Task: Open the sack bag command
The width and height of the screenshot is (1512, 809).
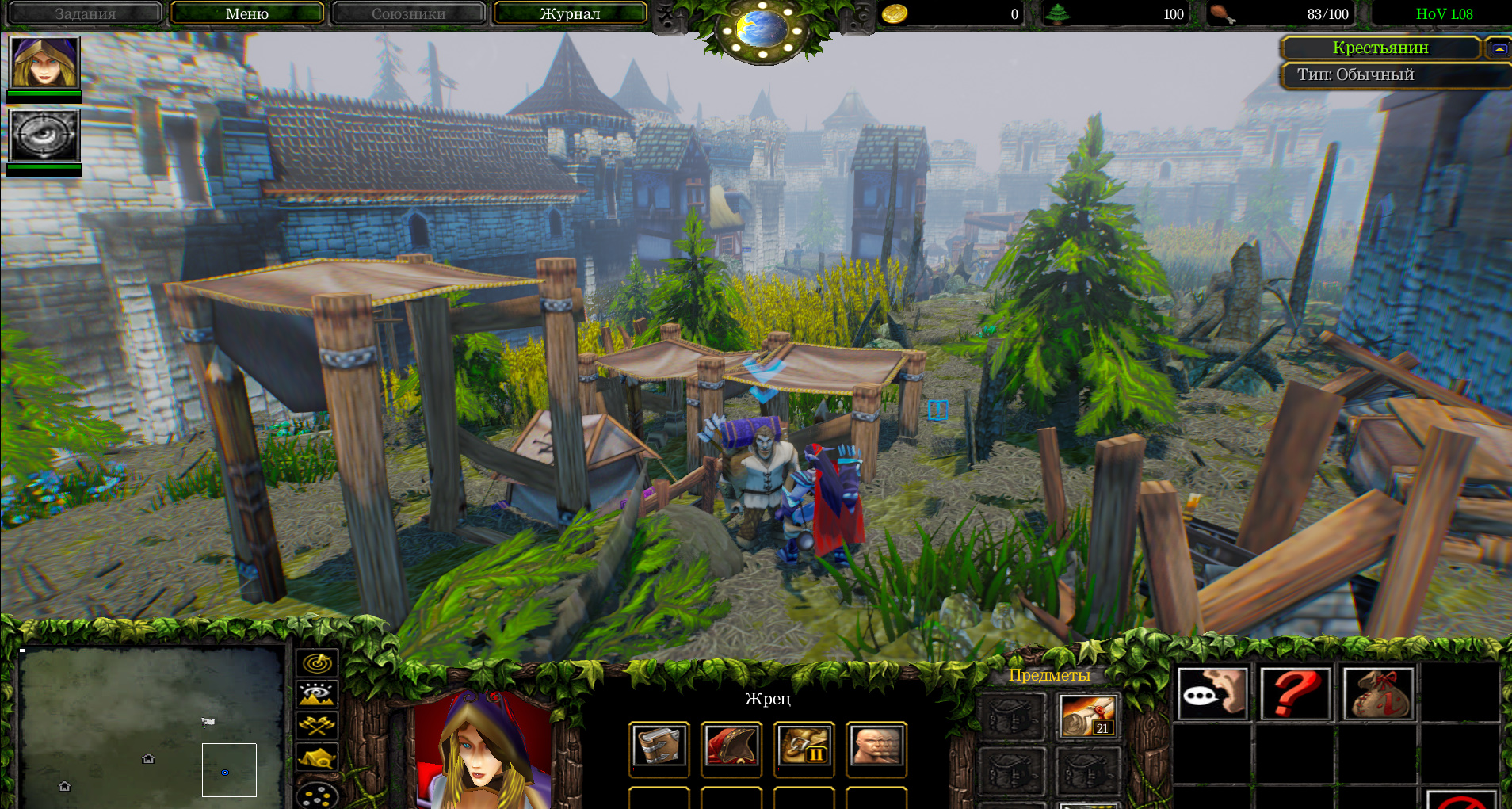Action: click(x=1379, y=694)
